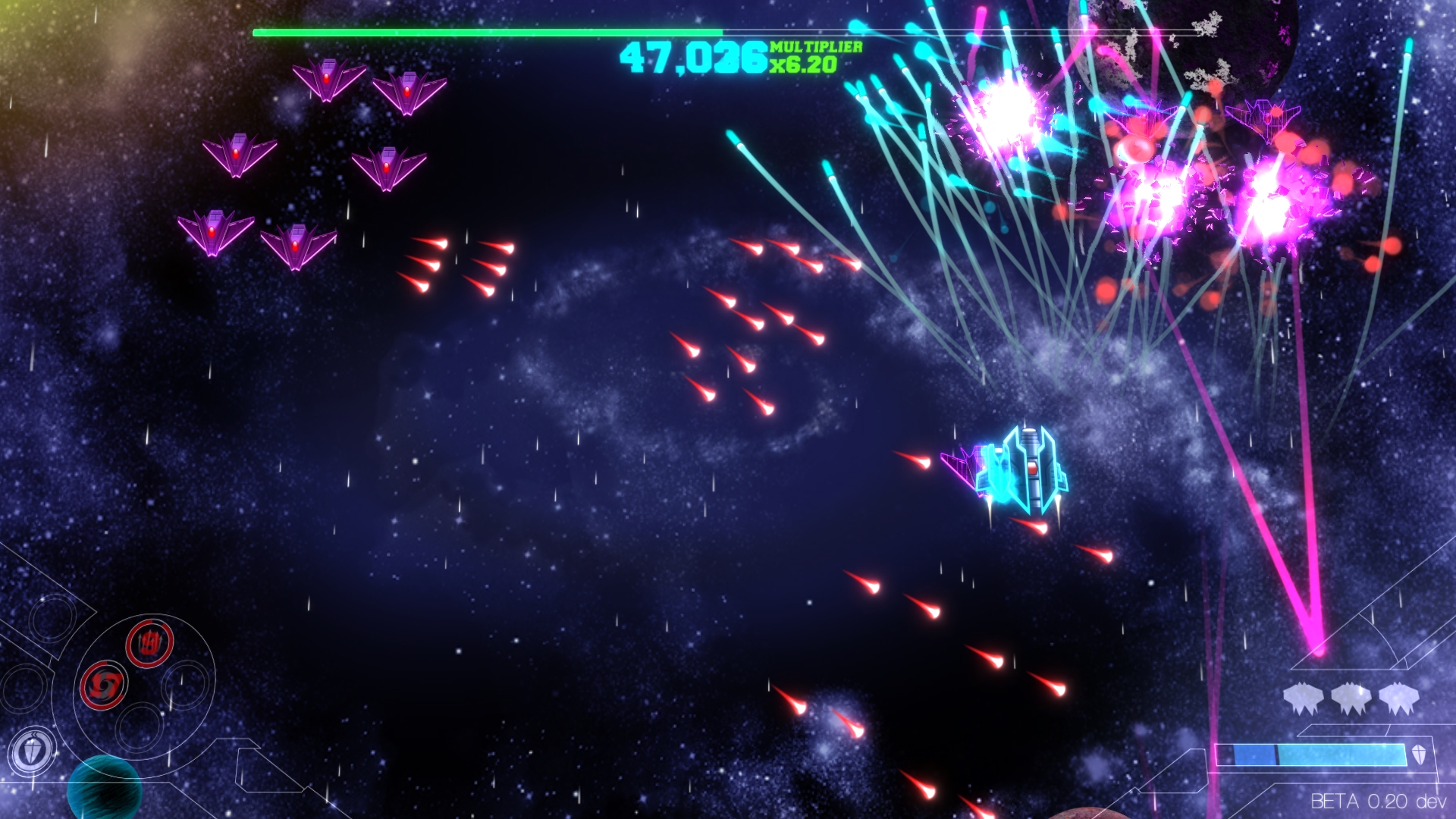Select the first remaining ship life icon
This screenshot has width=1456, height=819.
pyautogui.click(x=1303, y=698)
